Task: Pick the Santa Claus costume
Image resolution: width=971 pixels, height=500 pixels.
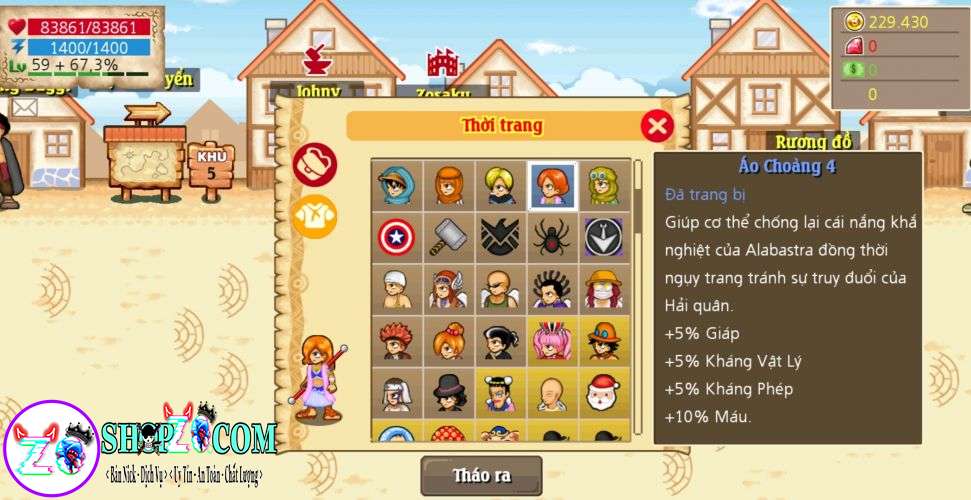Action: 604,393
